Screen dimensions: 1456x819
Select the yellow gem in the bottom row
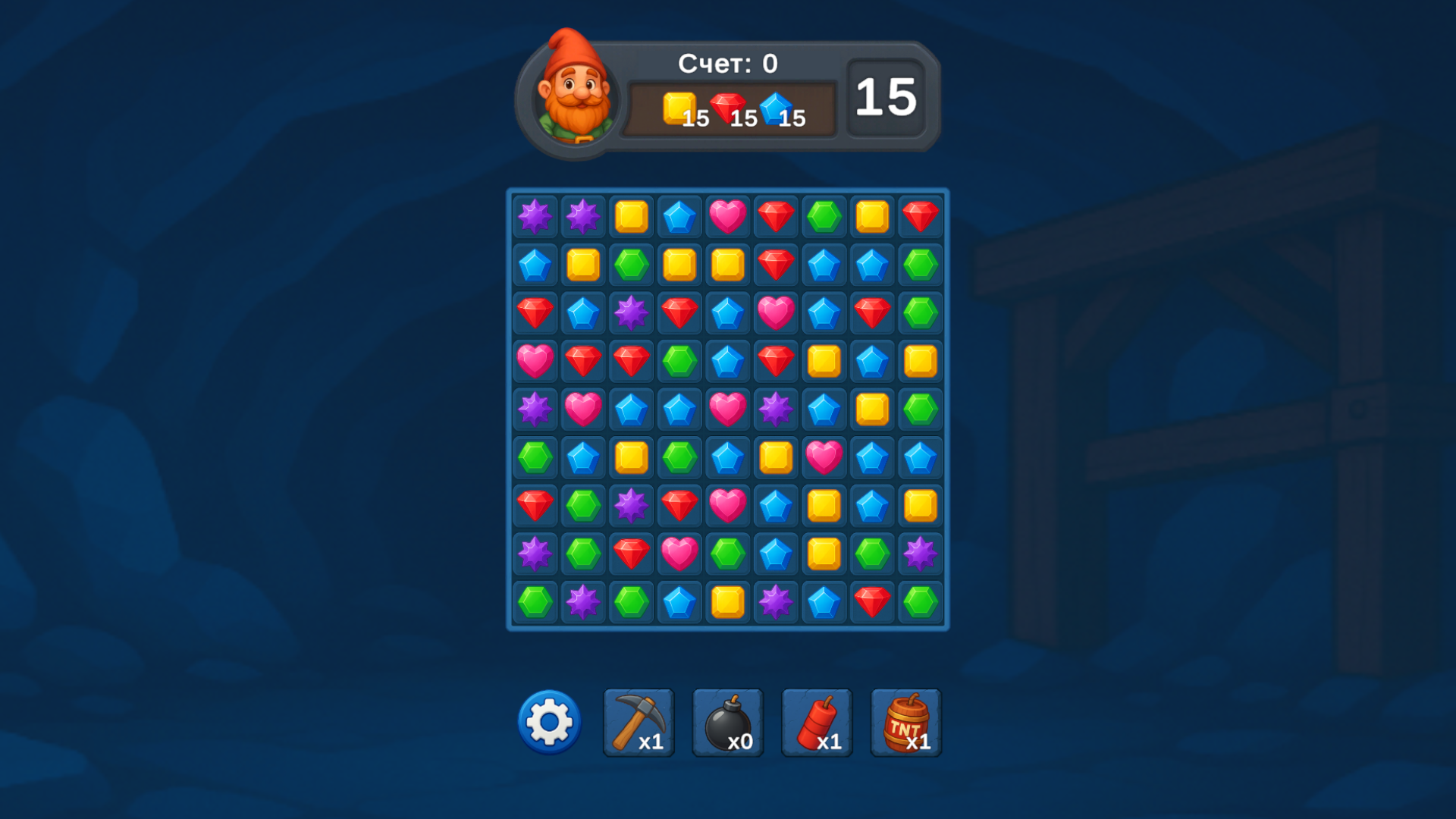728,603
